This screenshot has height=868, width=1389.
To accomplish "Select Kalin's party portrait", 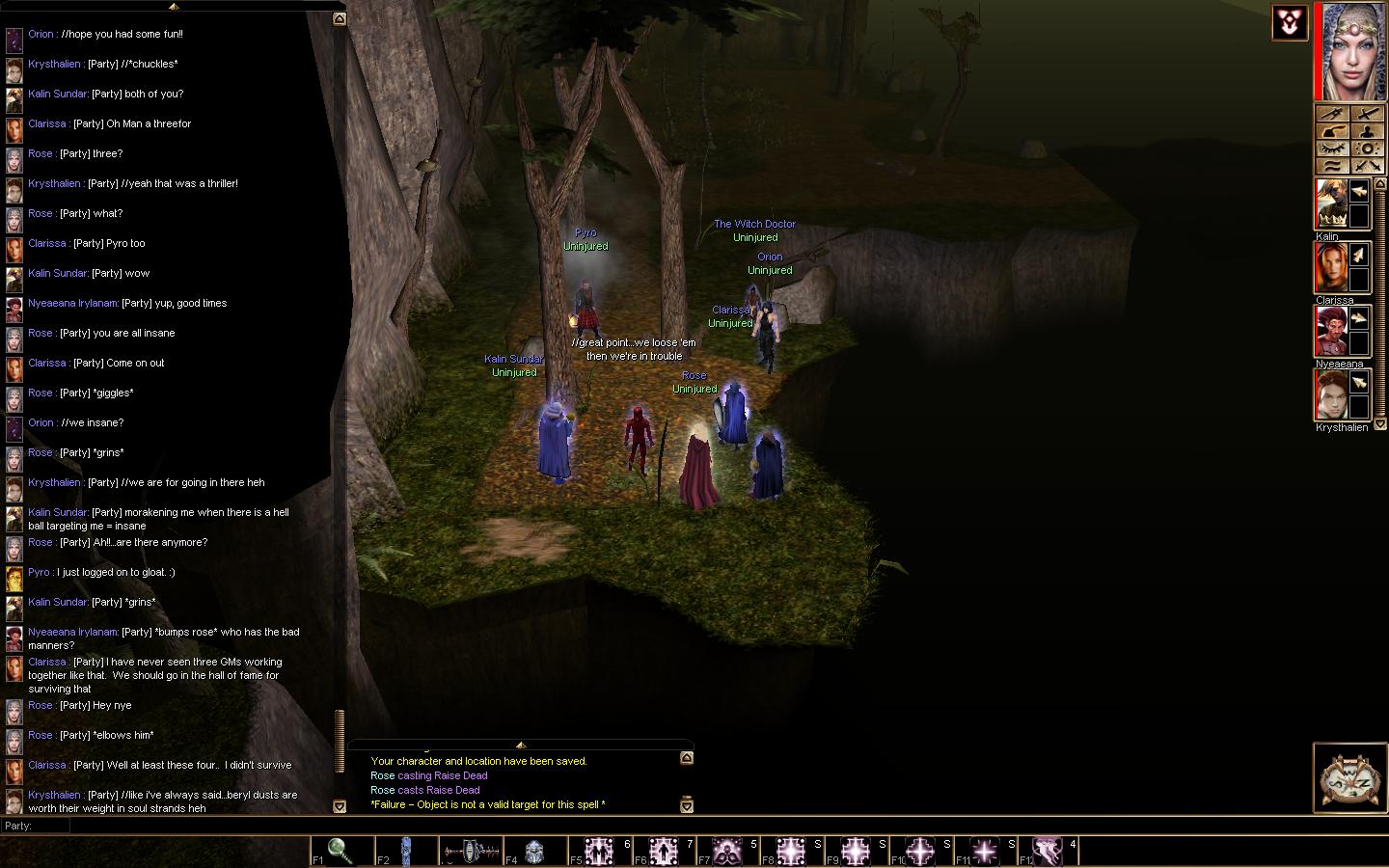I will 1332,204.
